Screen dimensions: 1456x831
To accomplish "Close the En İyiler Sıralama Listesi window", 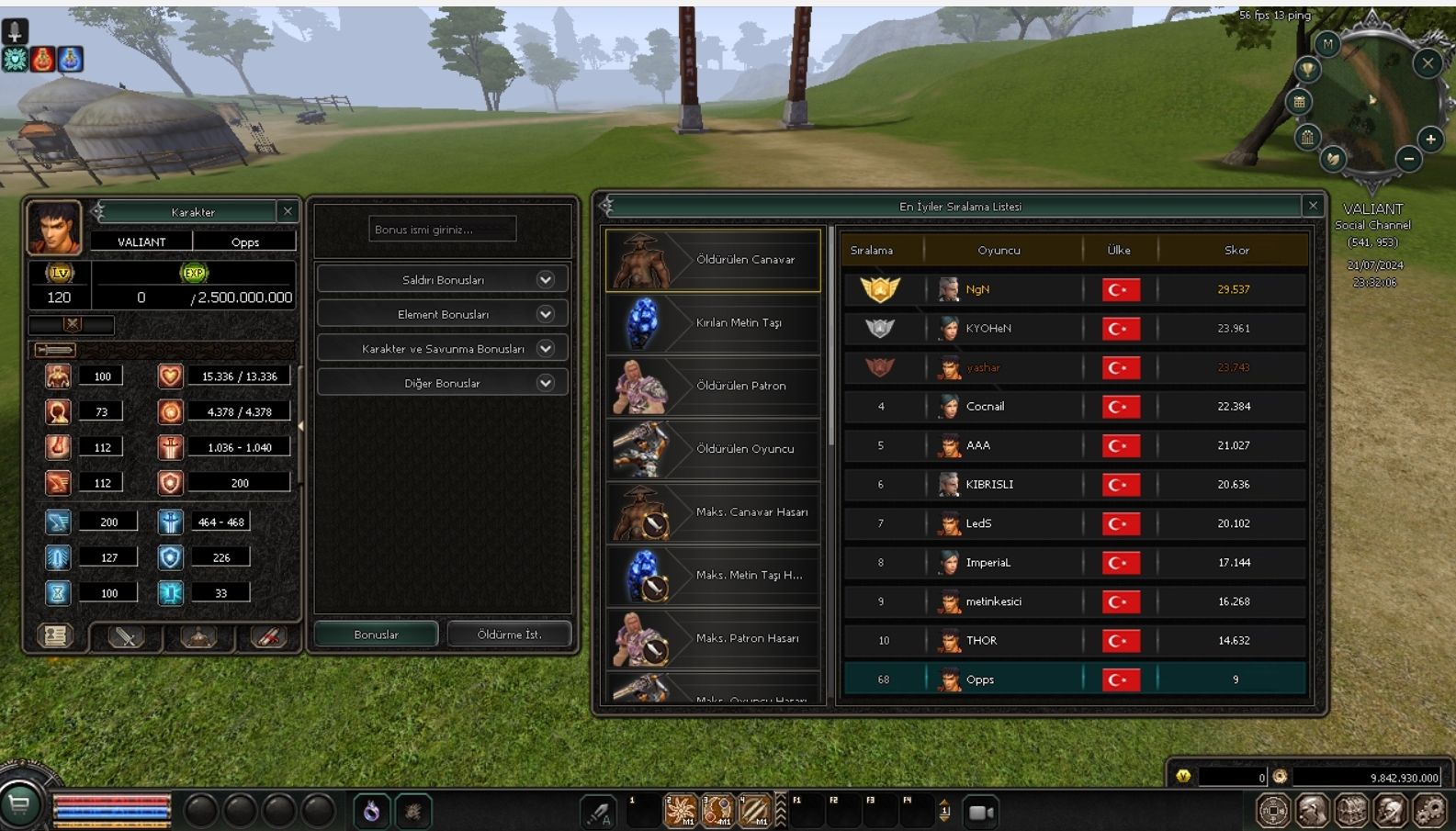I will [1313, 206].
